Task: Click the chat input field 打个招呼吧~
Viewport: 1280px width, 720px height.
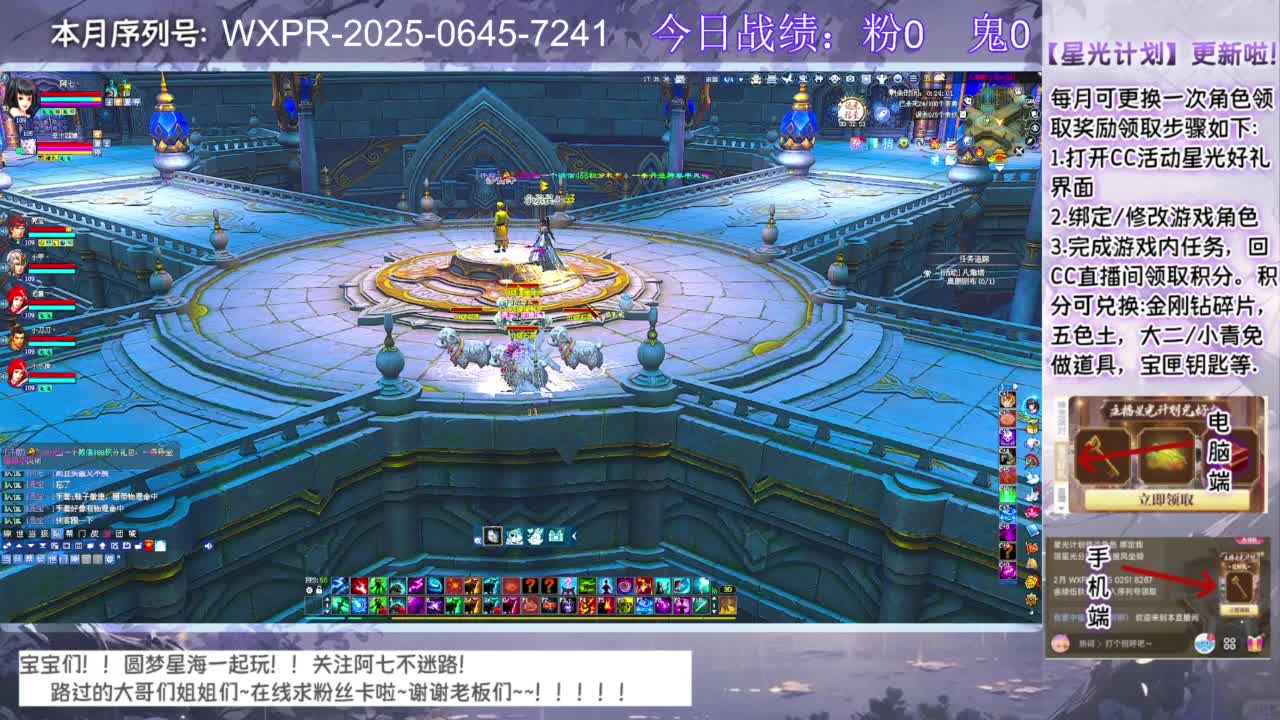Action: [x=1125, y=644]
